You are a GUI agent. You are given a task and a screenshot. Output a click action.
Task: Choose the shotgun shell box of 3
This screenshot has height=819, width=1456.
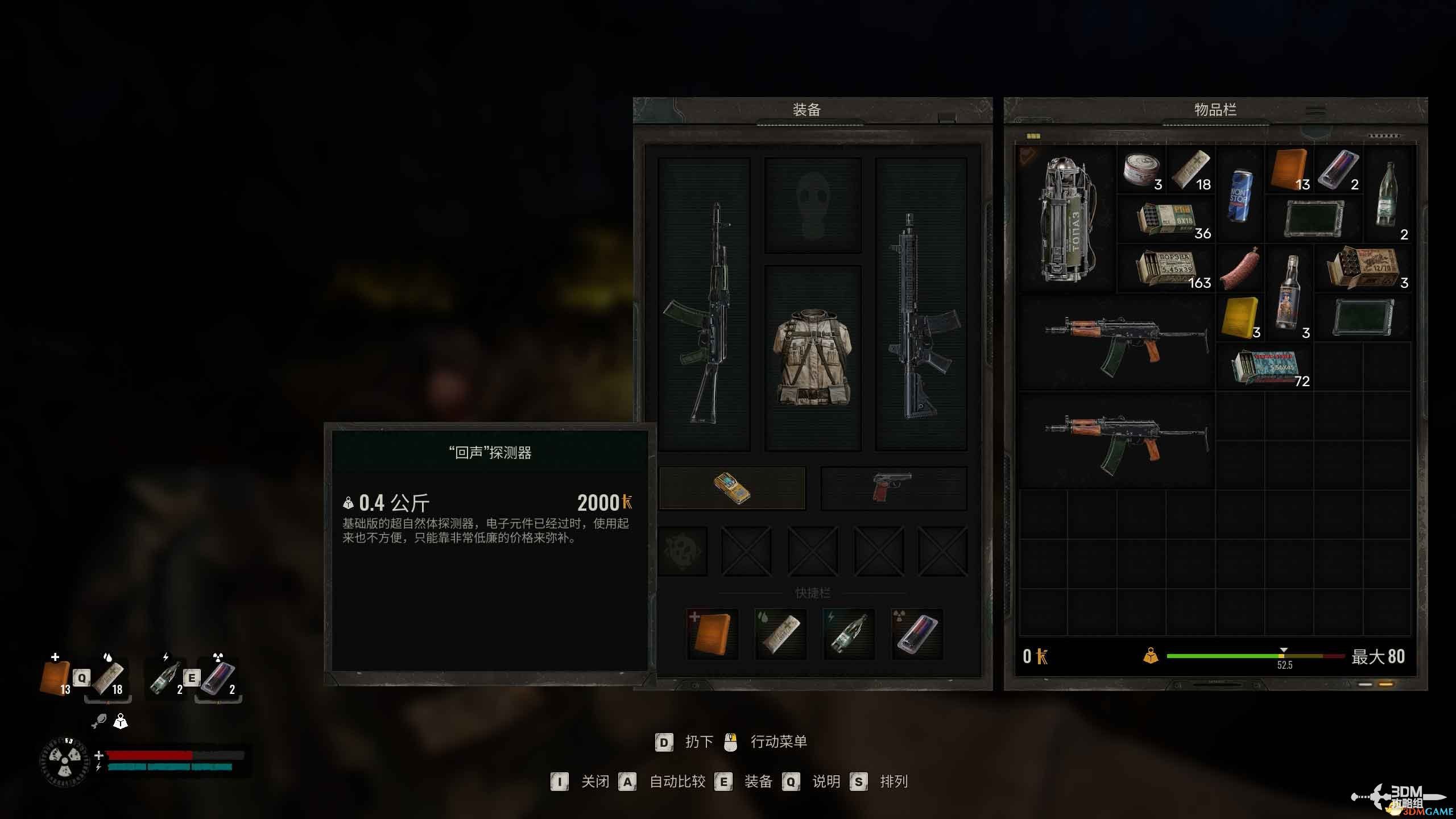(x=1363, y=268)
